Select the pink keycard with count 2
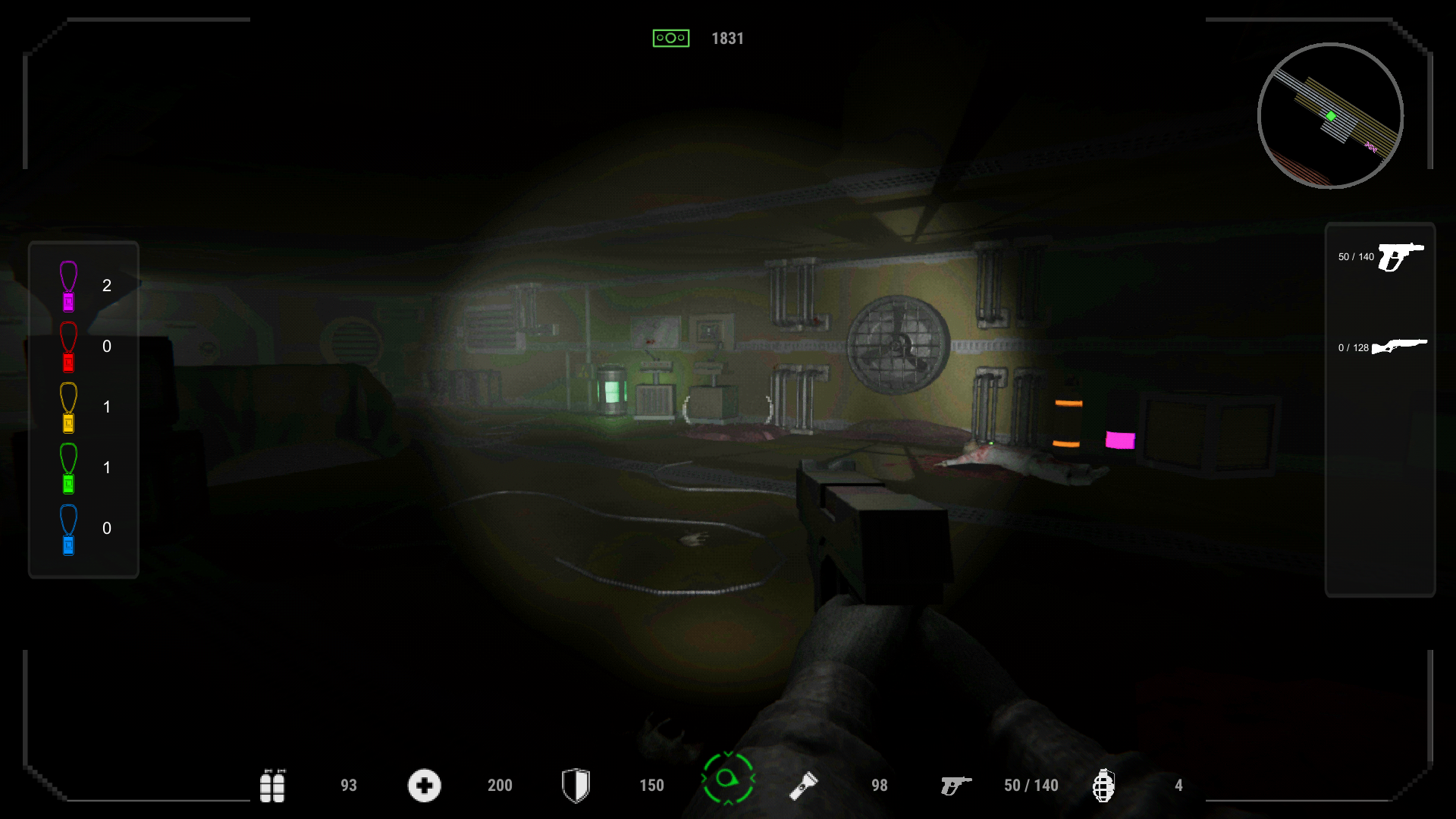Screen dimensions: 1456x819 point(67,285)
